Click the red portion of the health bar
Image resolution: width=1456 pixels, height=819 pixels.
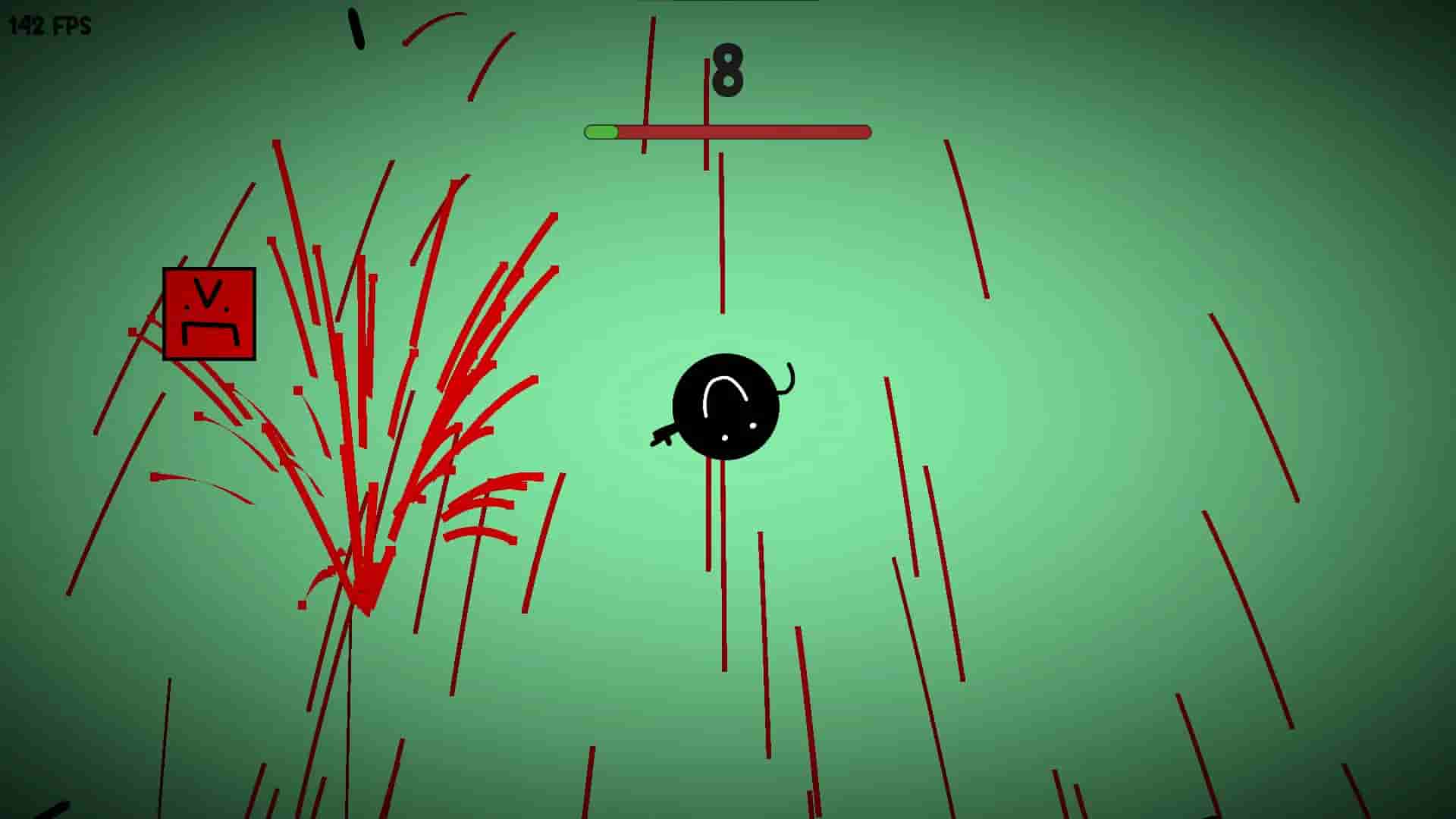tap(758, 131)
